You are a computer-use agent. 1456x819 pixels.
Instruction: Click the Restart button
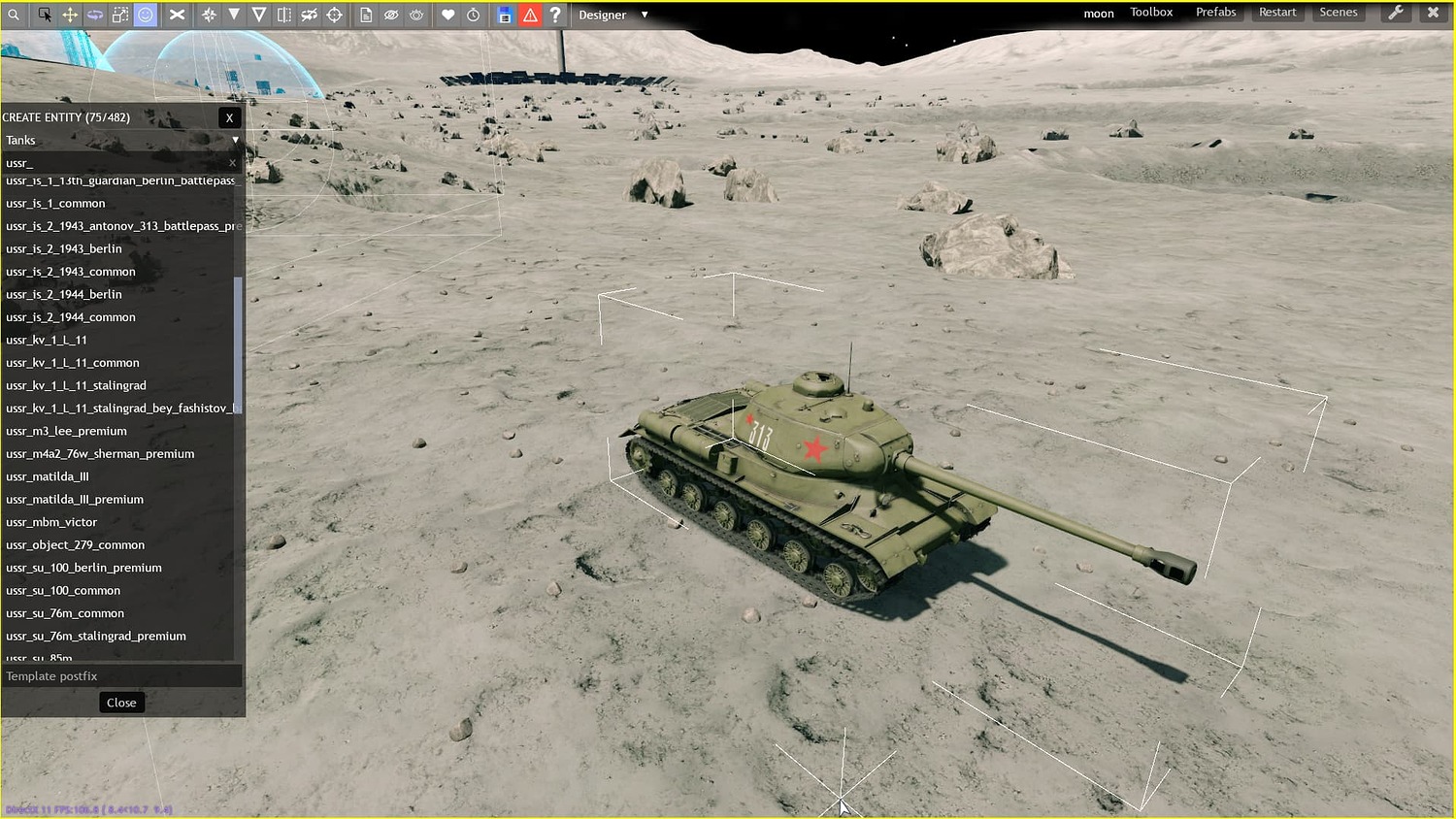[x=1277, y=12]
